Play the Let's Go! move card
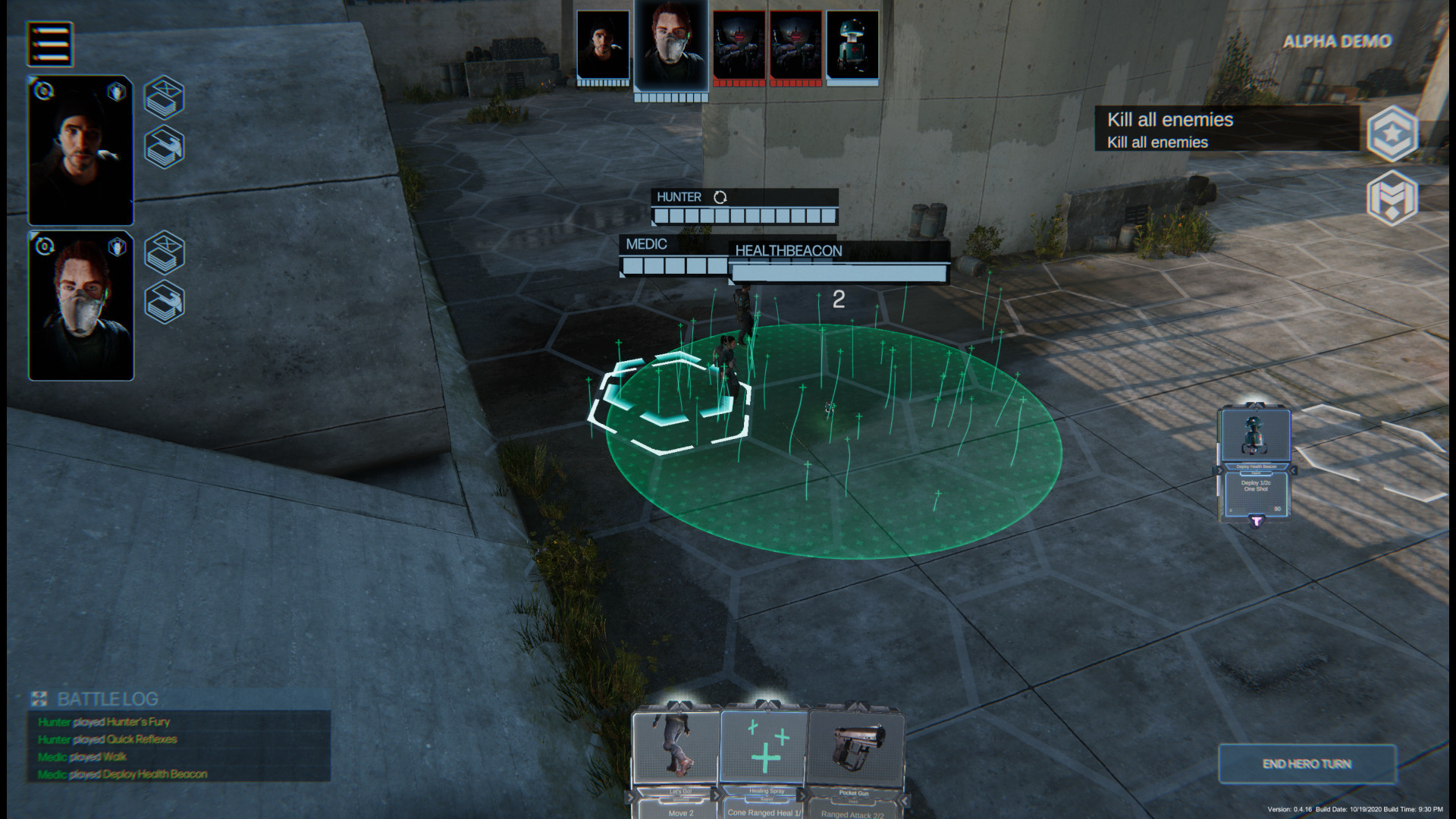This screenshot has height=819, width=1456. point(676,758)
